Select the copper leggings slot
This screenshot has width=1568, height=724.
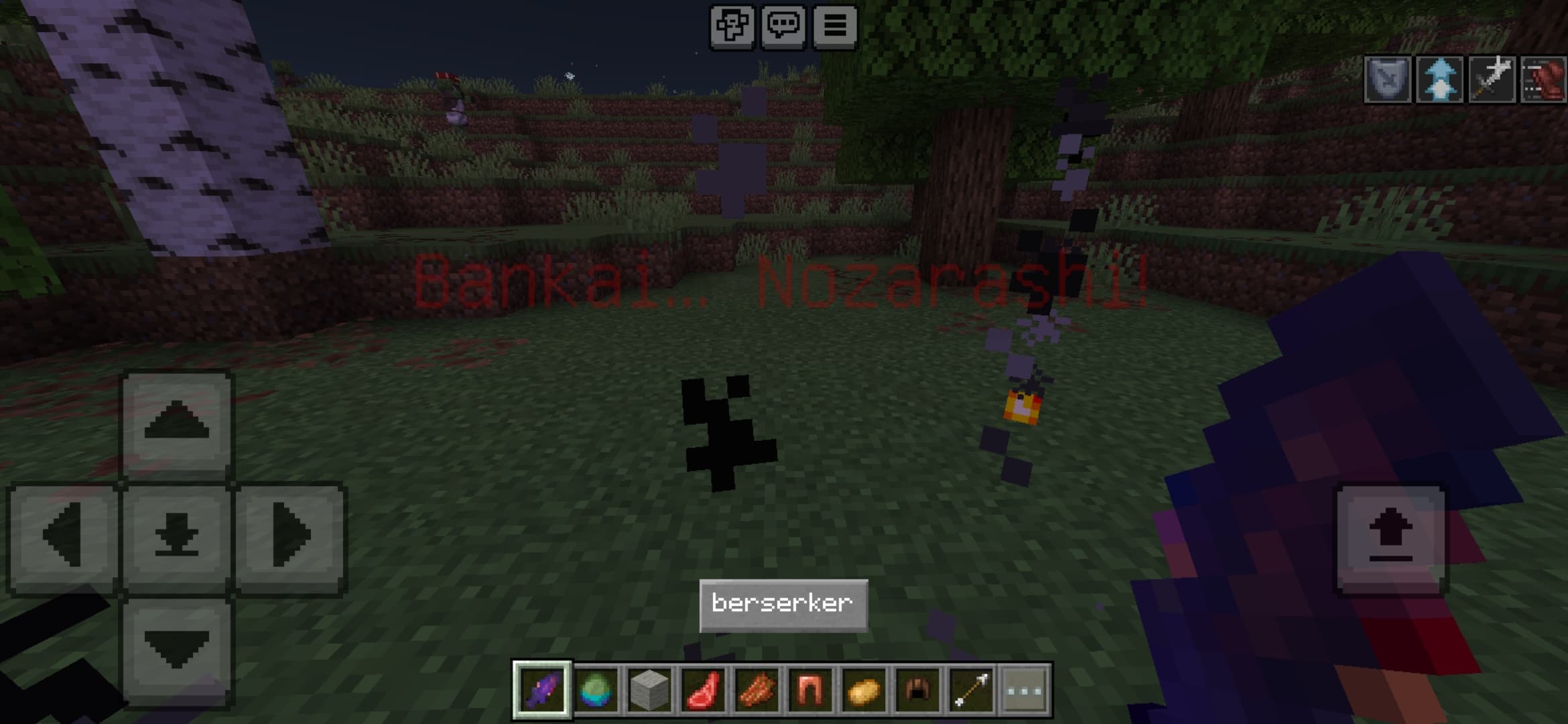coord(810,690)
